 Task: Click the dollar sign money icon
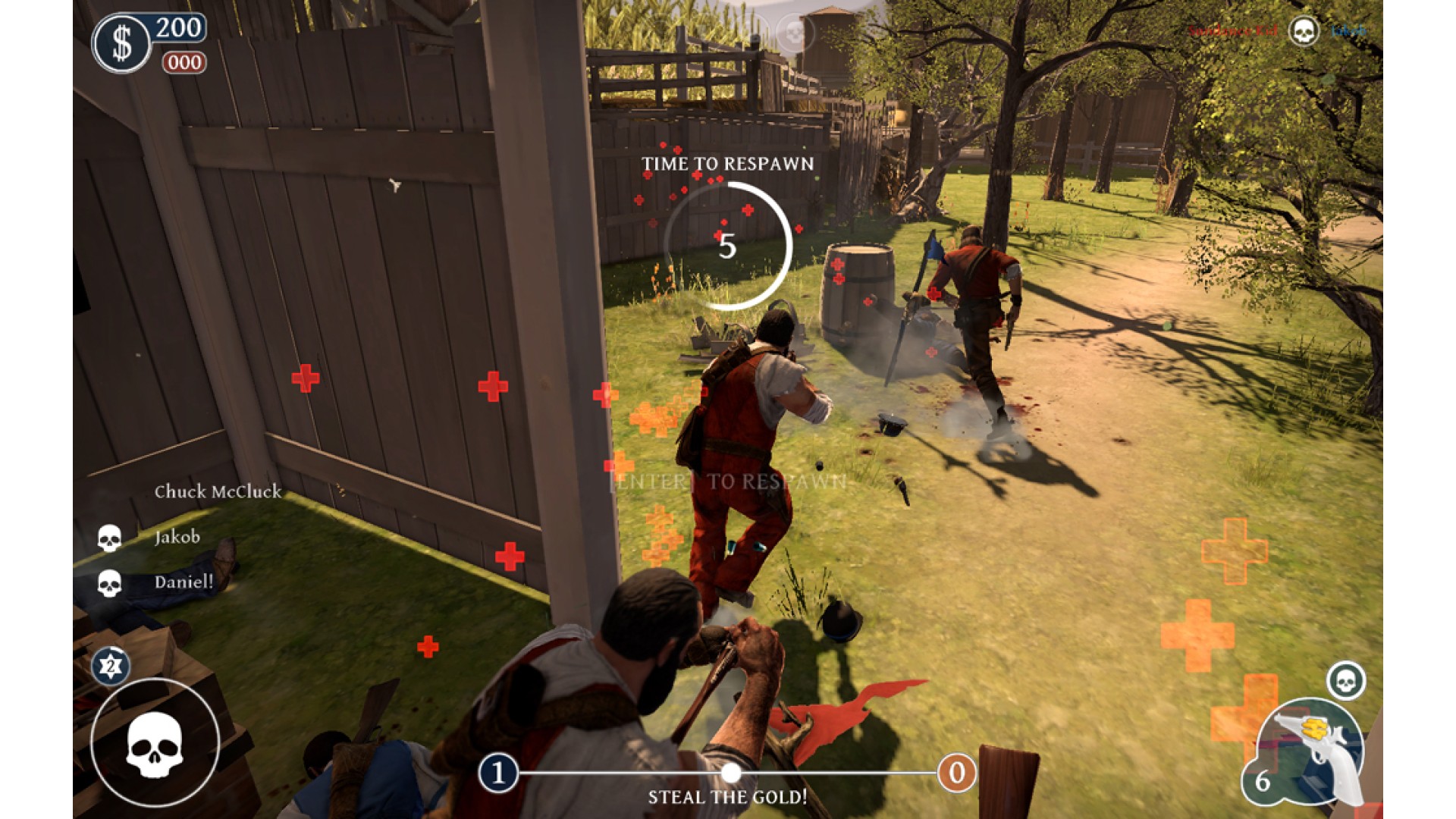(x=121, y=43)
